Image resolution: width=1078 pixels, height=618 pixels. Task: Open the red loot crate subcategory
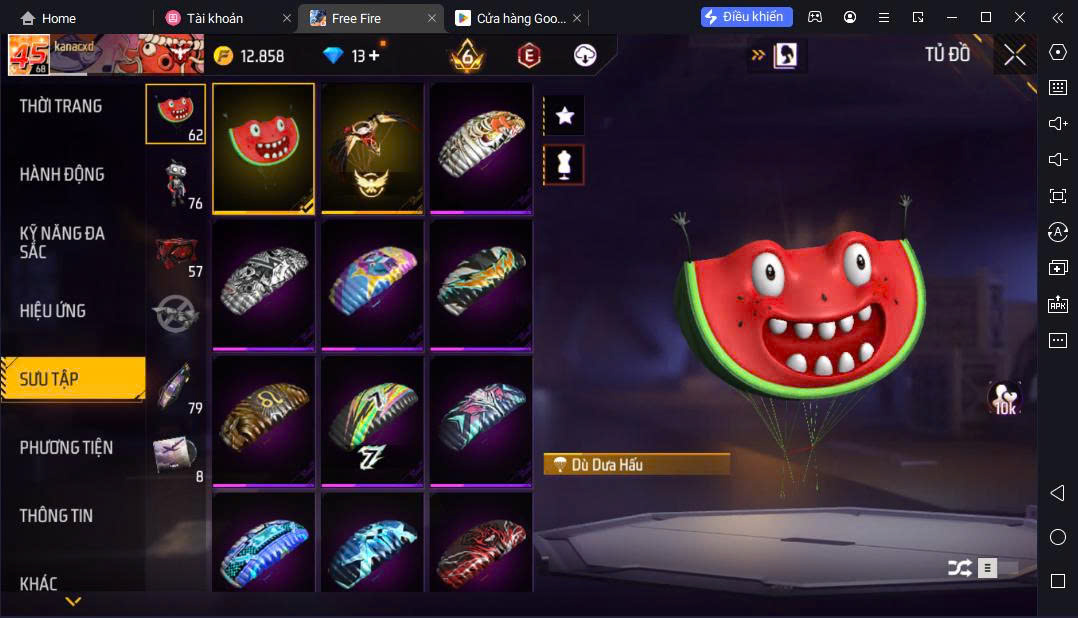(176, 251)
